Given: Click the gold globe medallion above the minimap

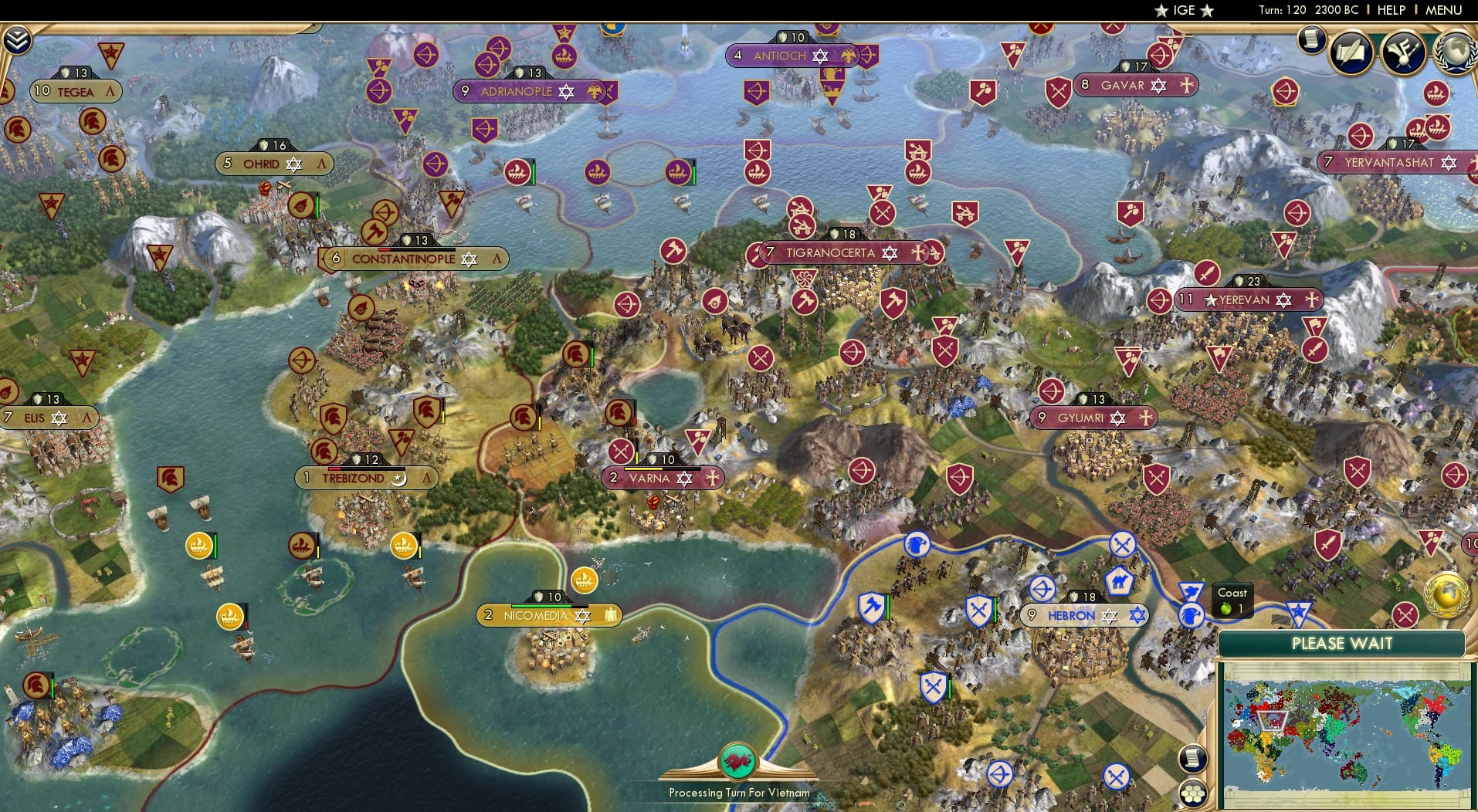Looking at the screenshot, I should click(1447, 594).
